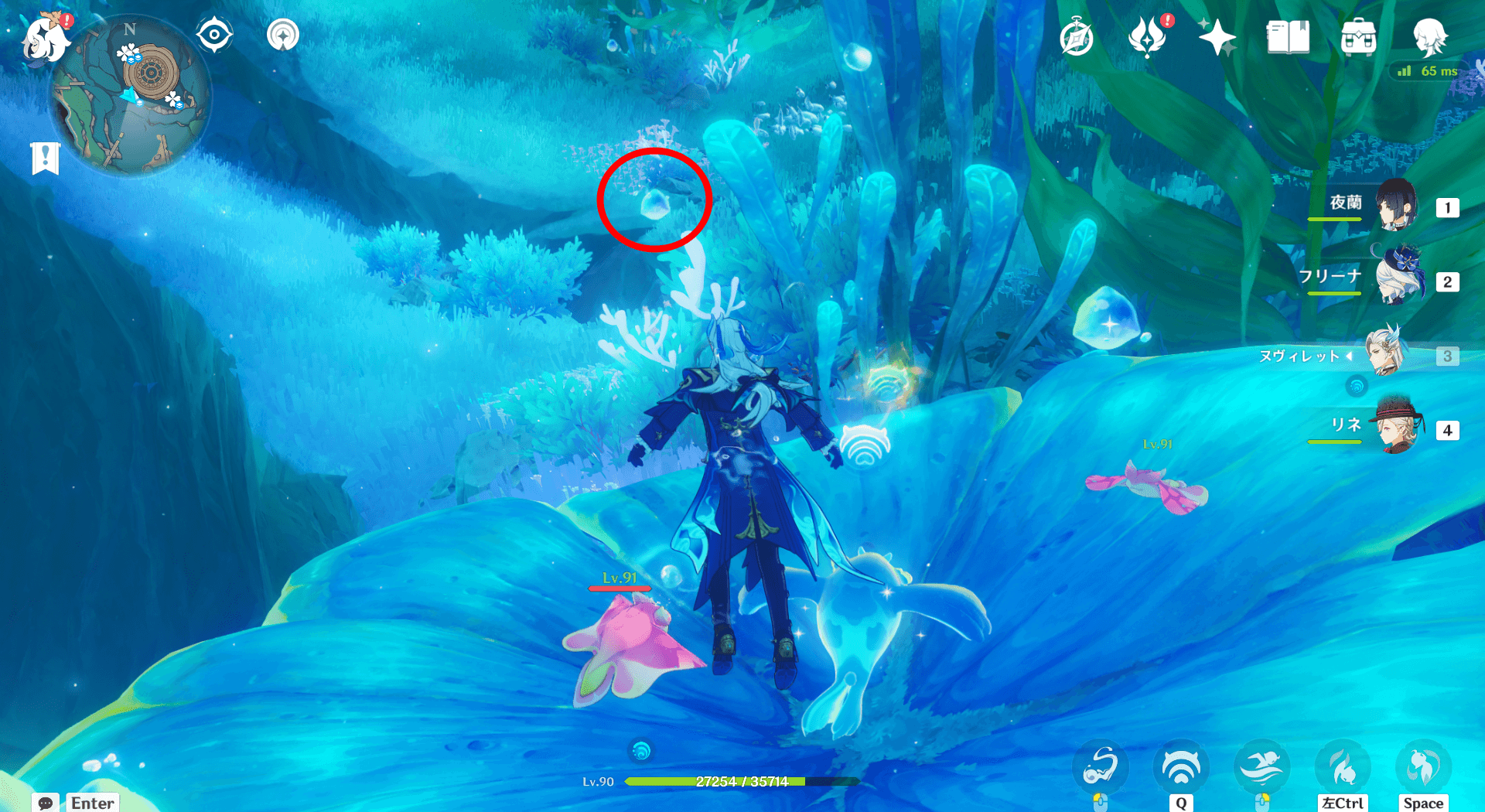Select the signal broadcast icon near minimap
The image size is (1485, 812).
(x=283, y=34)
